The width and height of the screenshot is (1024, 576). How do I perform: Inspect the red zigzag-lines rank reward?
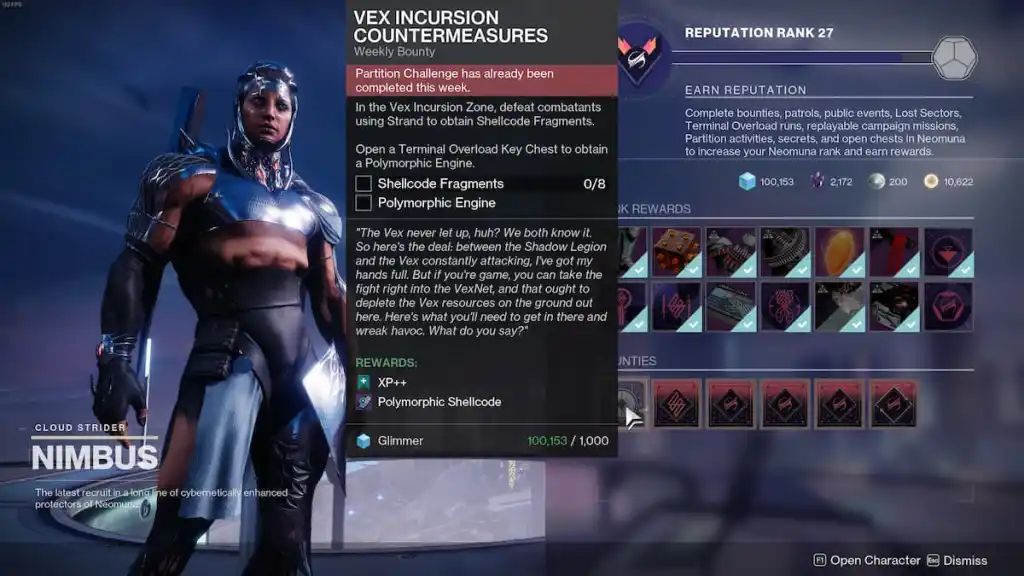coord(677,306)
